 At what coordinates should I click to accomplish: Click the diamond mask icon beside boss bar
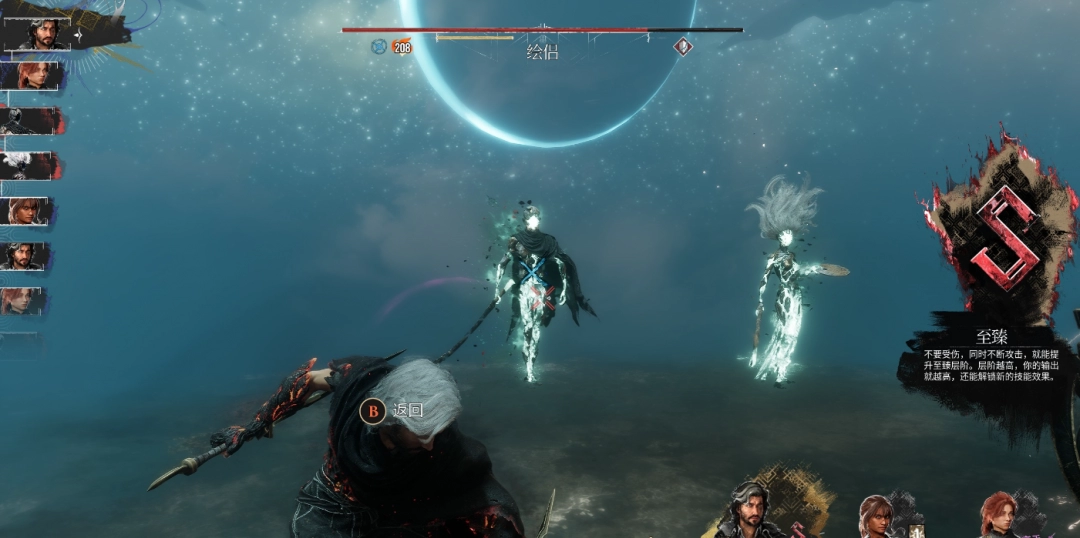[683, 46]
